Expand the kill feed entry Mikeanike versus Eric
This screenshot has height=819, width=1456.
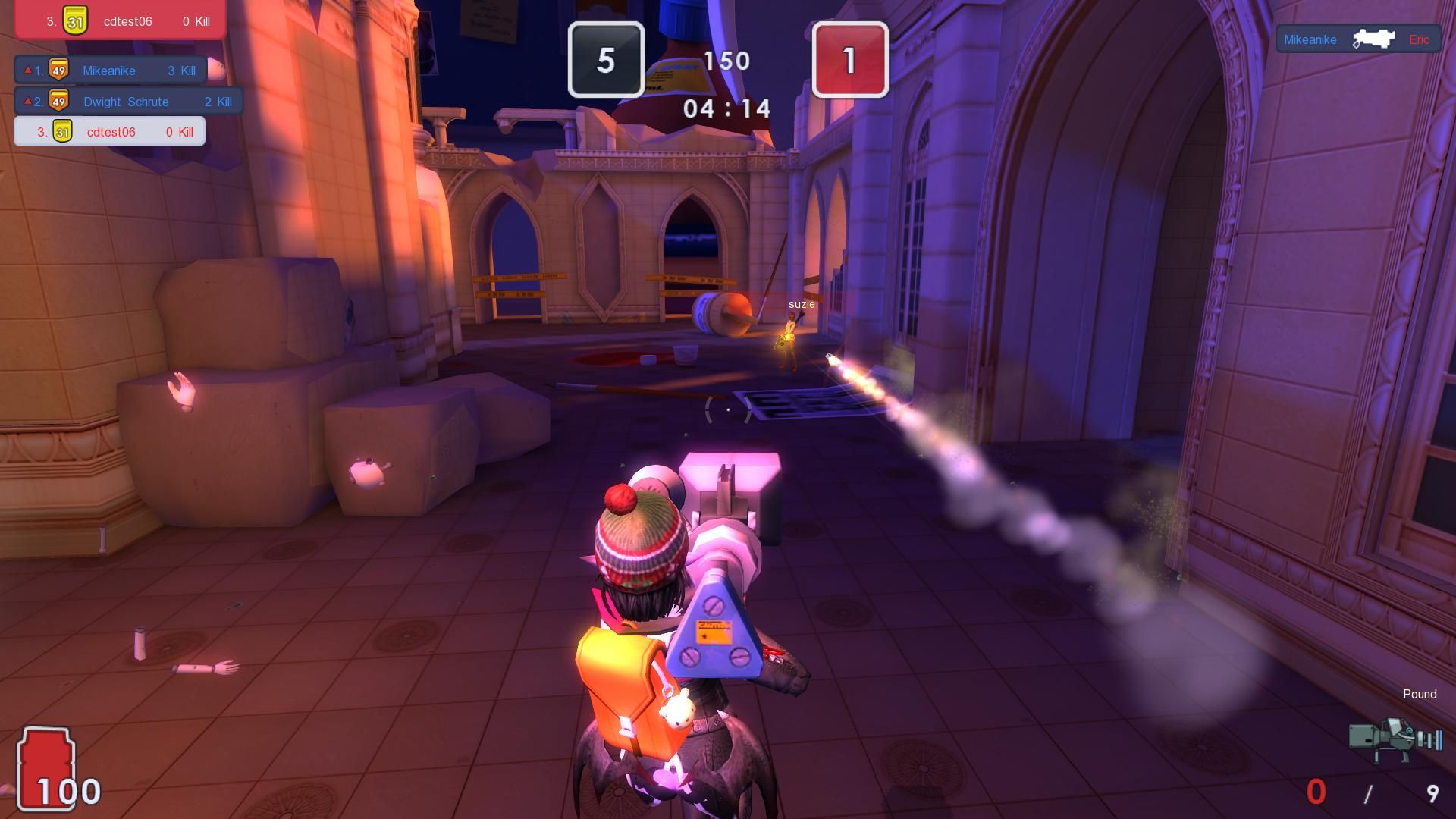1357,39
